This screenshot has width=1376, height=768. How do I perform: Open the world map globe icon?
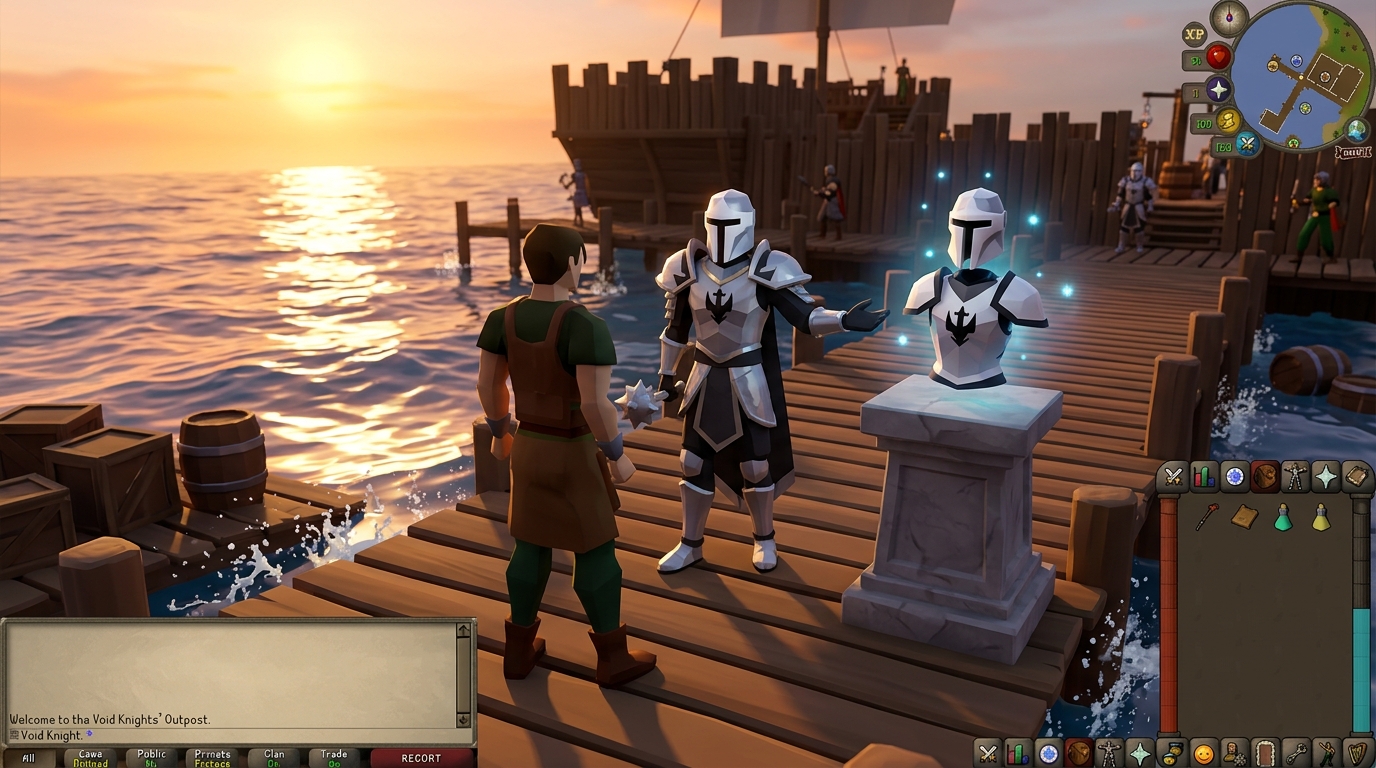tap(1356, 130)
